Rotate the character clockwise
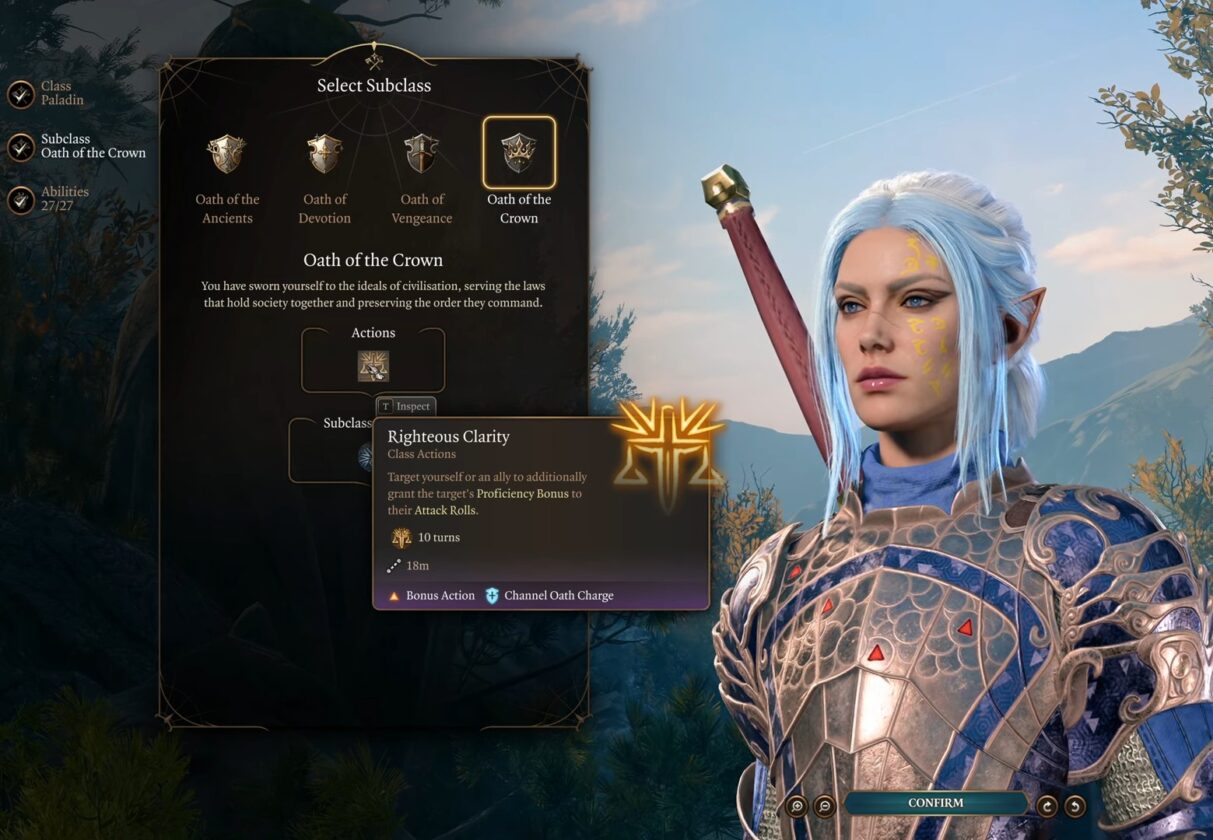Screen dimensions: 1213x840 click(1047, 805)
